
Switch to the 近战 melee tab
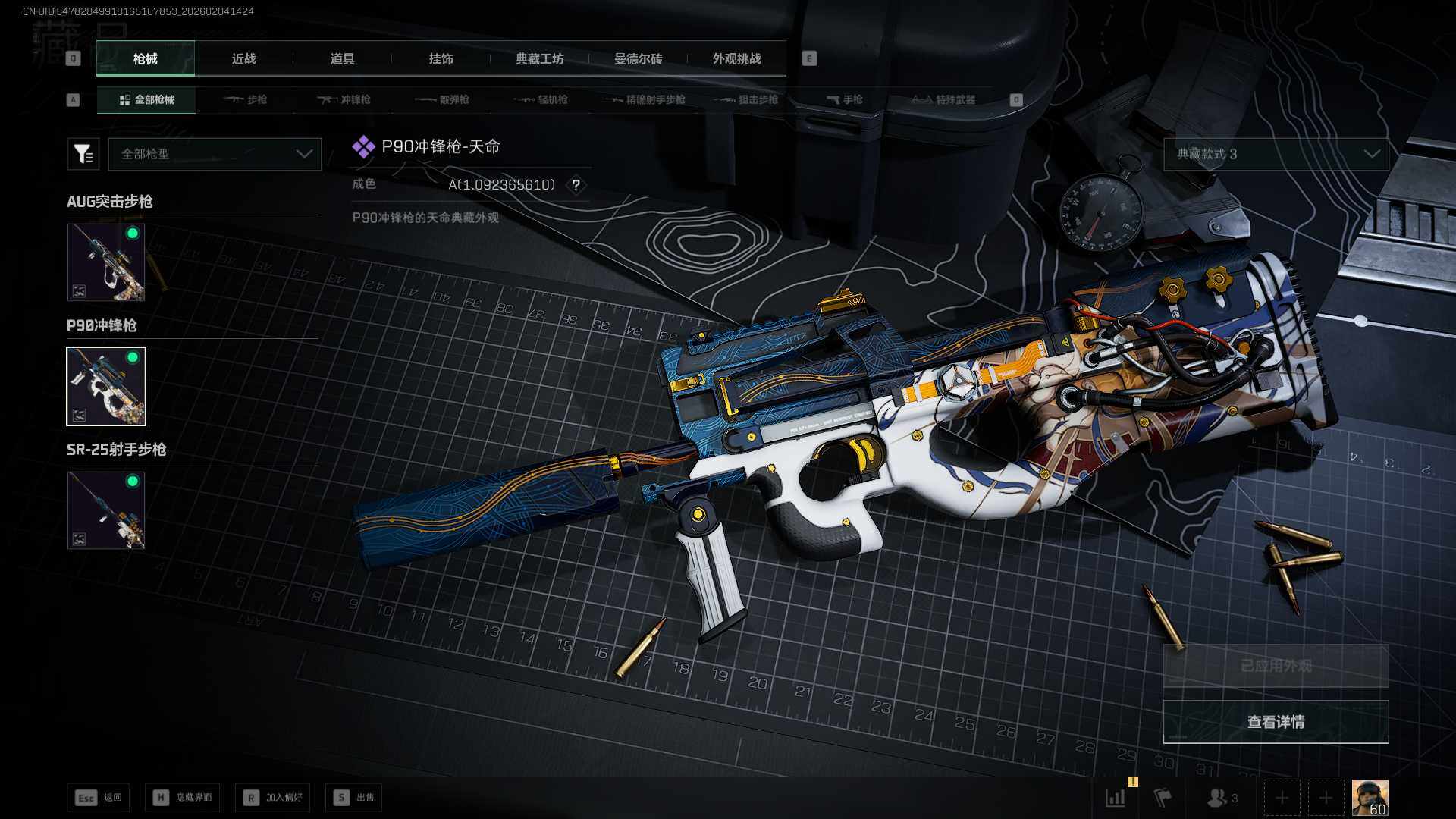pos(243,59)
